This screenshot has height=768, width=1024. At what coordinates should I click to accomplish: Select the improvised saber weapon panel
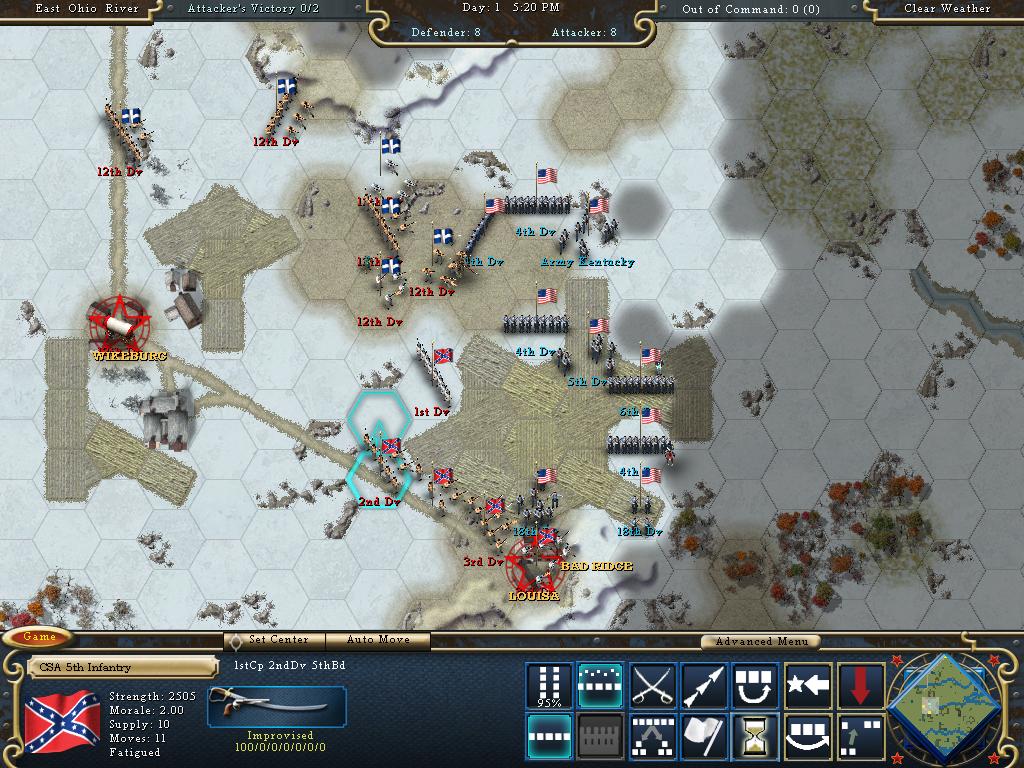(277, 707)
